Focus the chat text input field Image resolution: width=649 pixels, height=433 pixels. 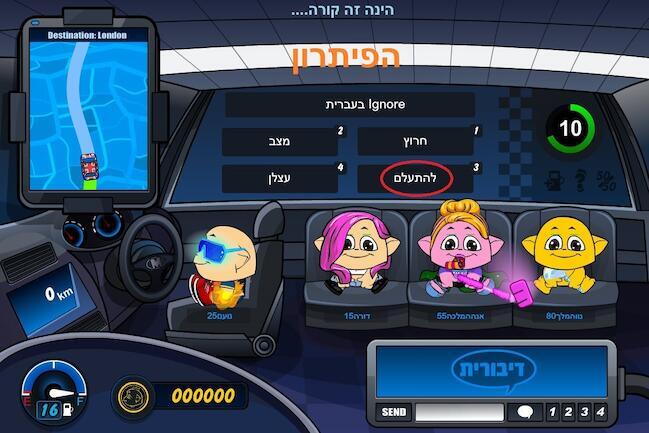(459, 412)
